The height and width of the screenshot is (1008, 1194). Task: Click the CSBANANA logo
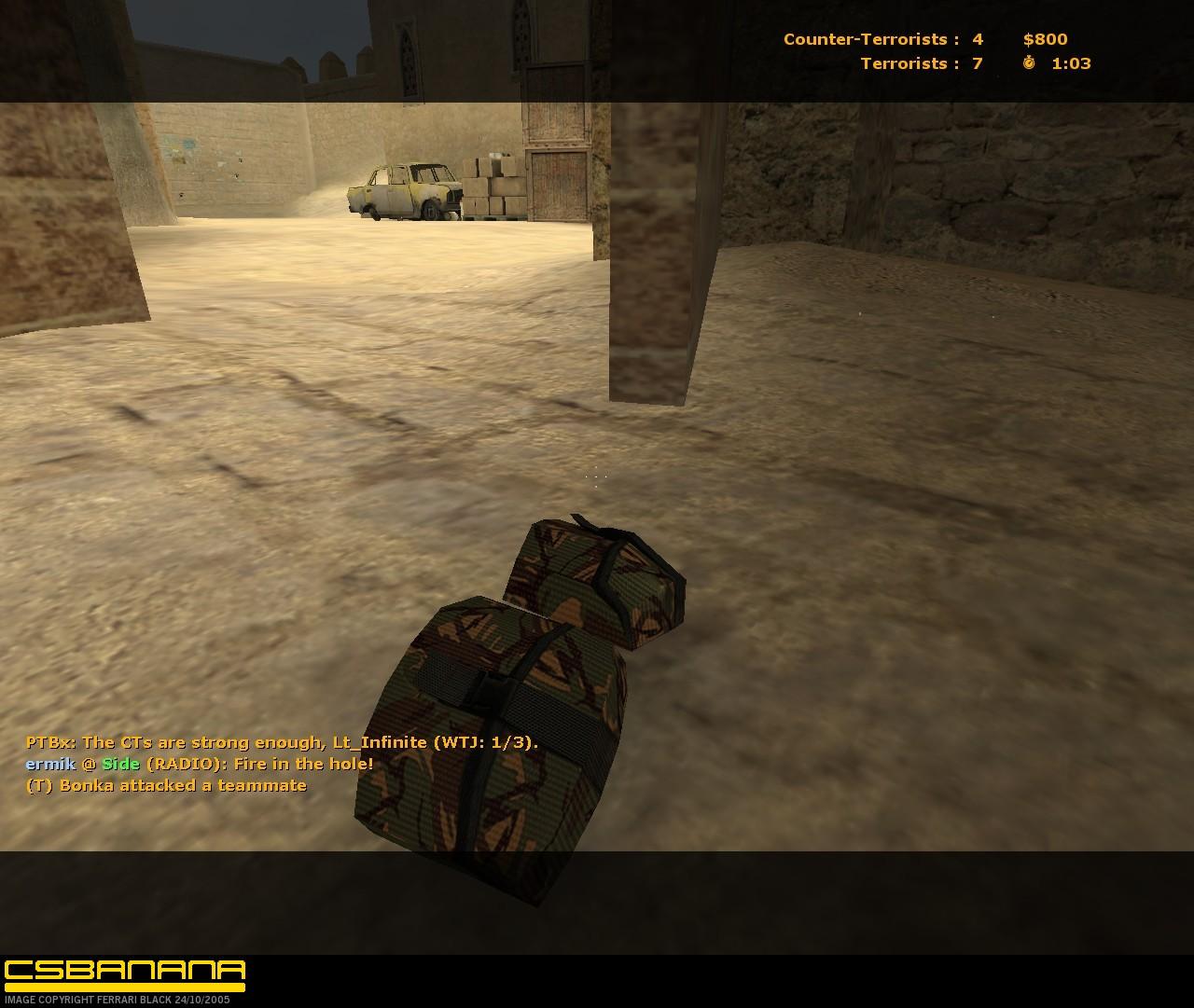click(122, 971)
